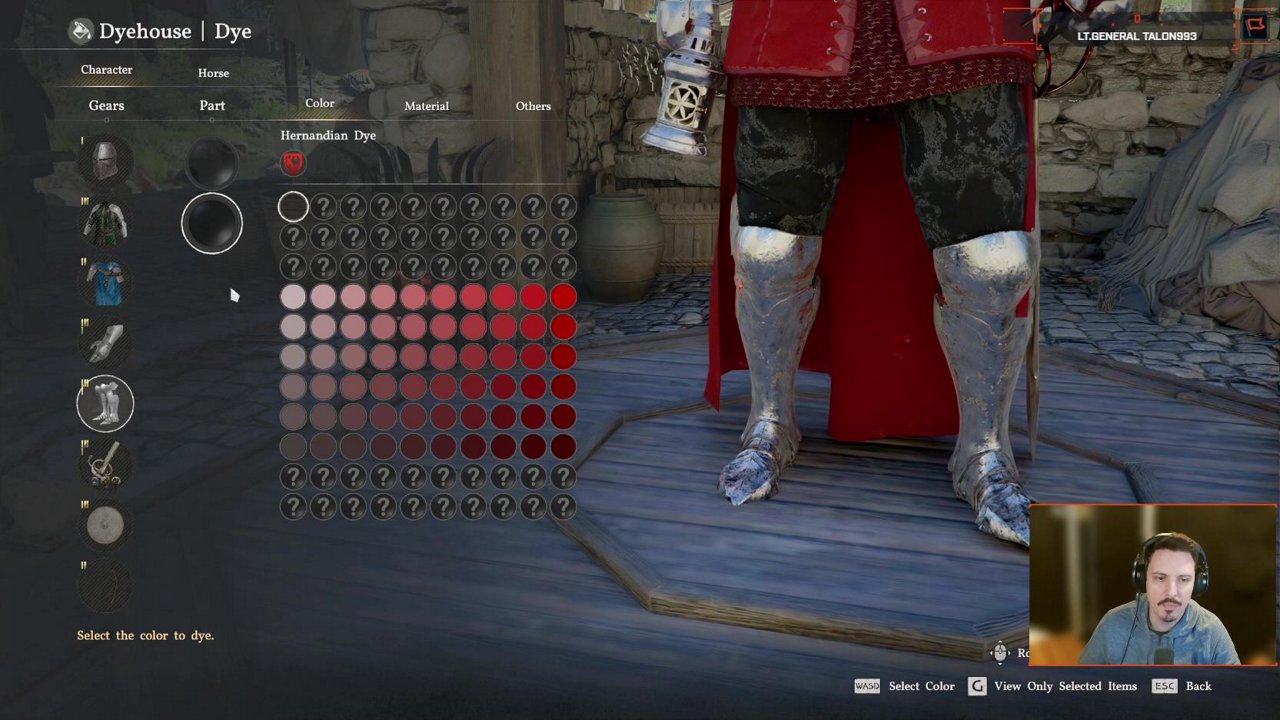Select the highlighted black part swatch
The width and height of the screenshot is (1280, 720).
pyautogui.click(x=212, y=222)
